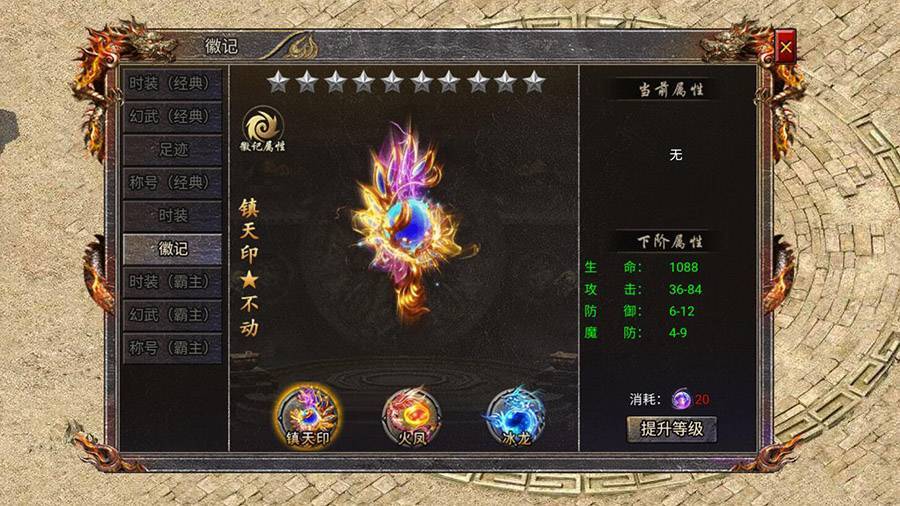Switch to 时装（经典） tab

(x=172, y=83)
